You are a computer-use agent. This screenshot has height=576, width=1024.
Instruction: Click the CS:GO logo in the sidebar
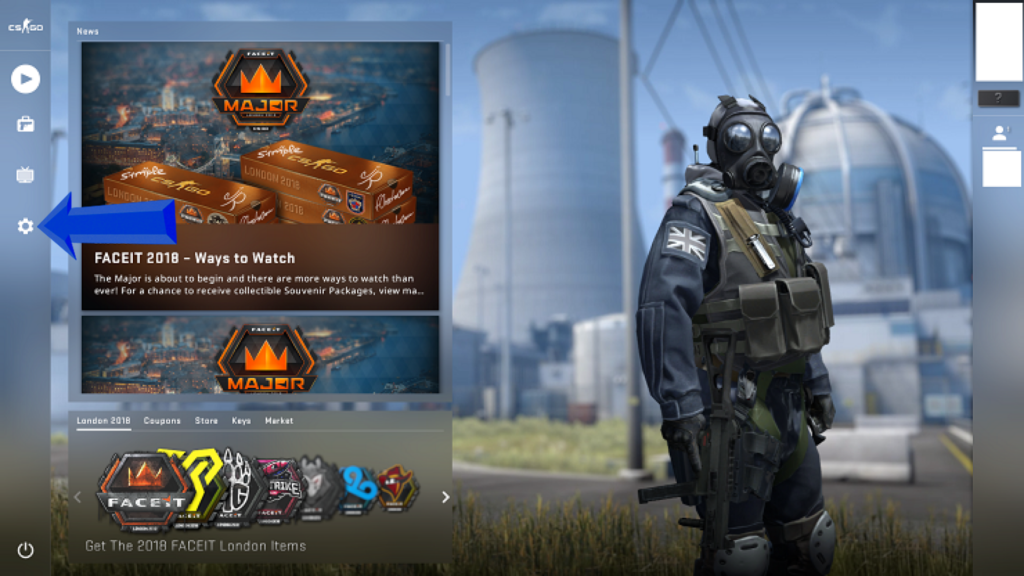point(24,27)
